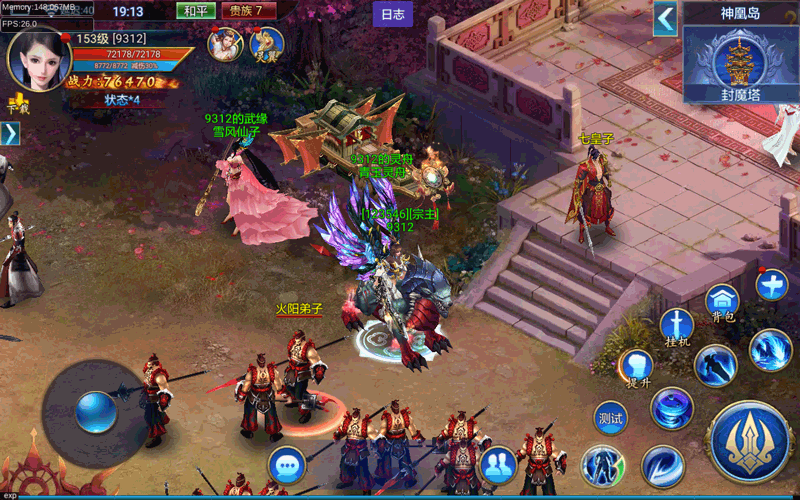Expand the left side panel arrow
The image size is (800, 500).
9,133
